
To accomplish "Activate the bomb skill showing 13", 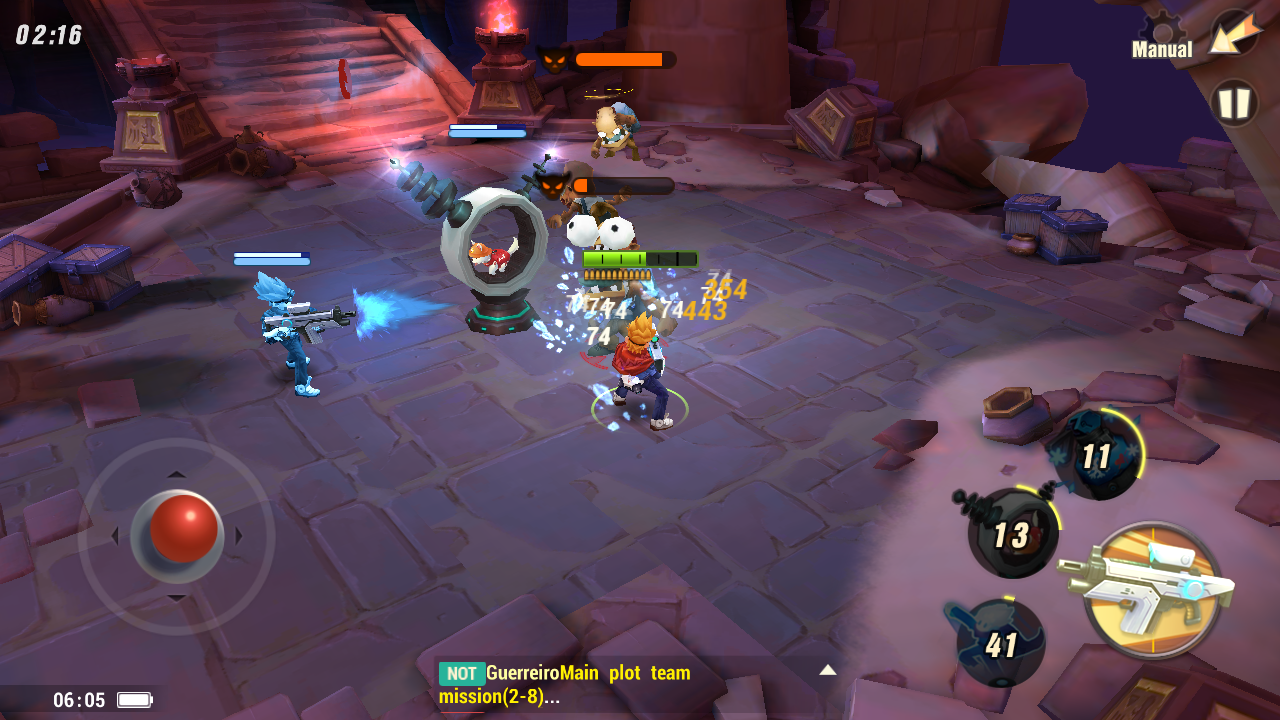I will click(x=1012, y=534).
